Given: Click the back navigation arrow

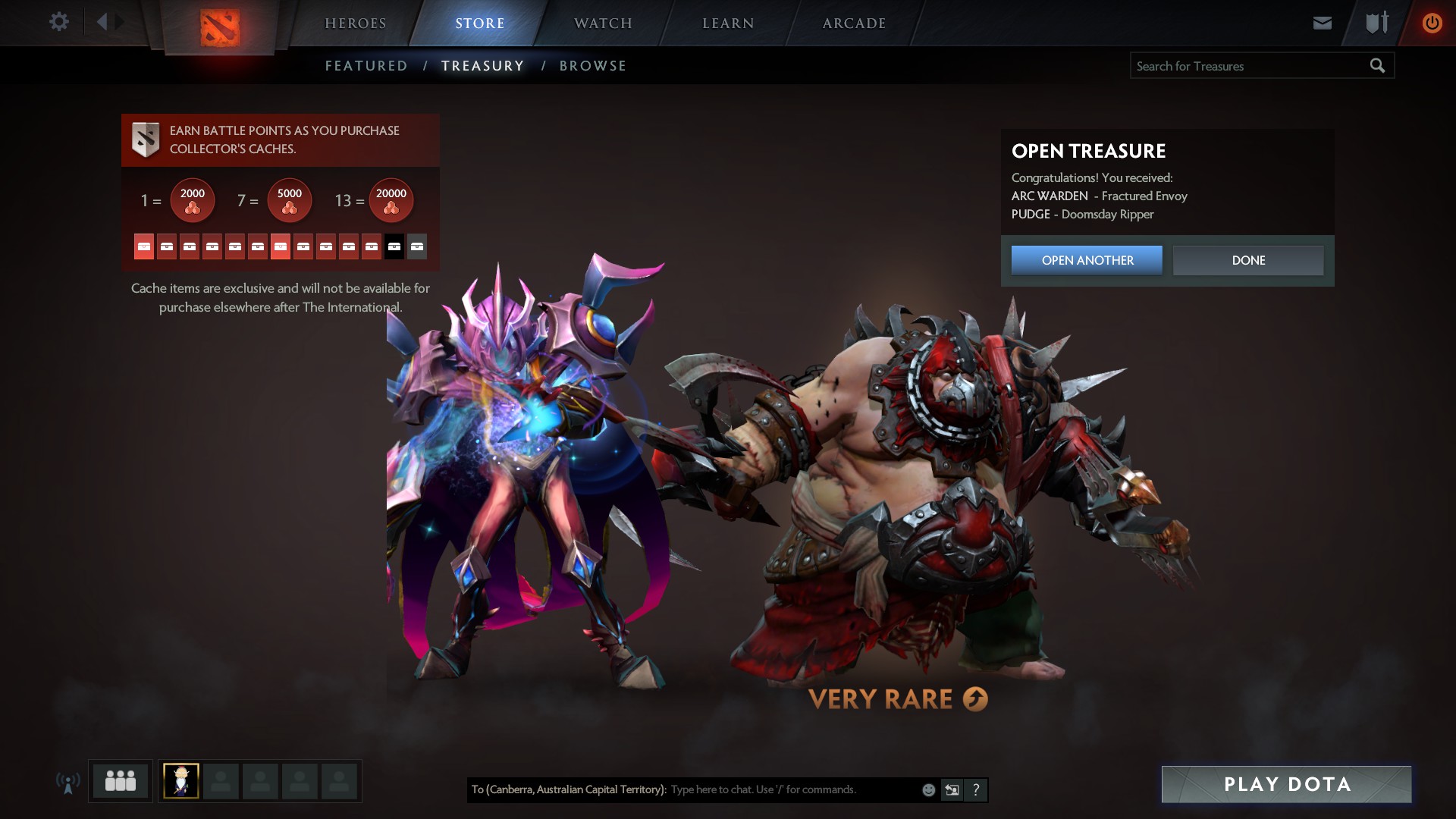Looking at the screenshot, I should pyautogui.click(x=102, y=21).
